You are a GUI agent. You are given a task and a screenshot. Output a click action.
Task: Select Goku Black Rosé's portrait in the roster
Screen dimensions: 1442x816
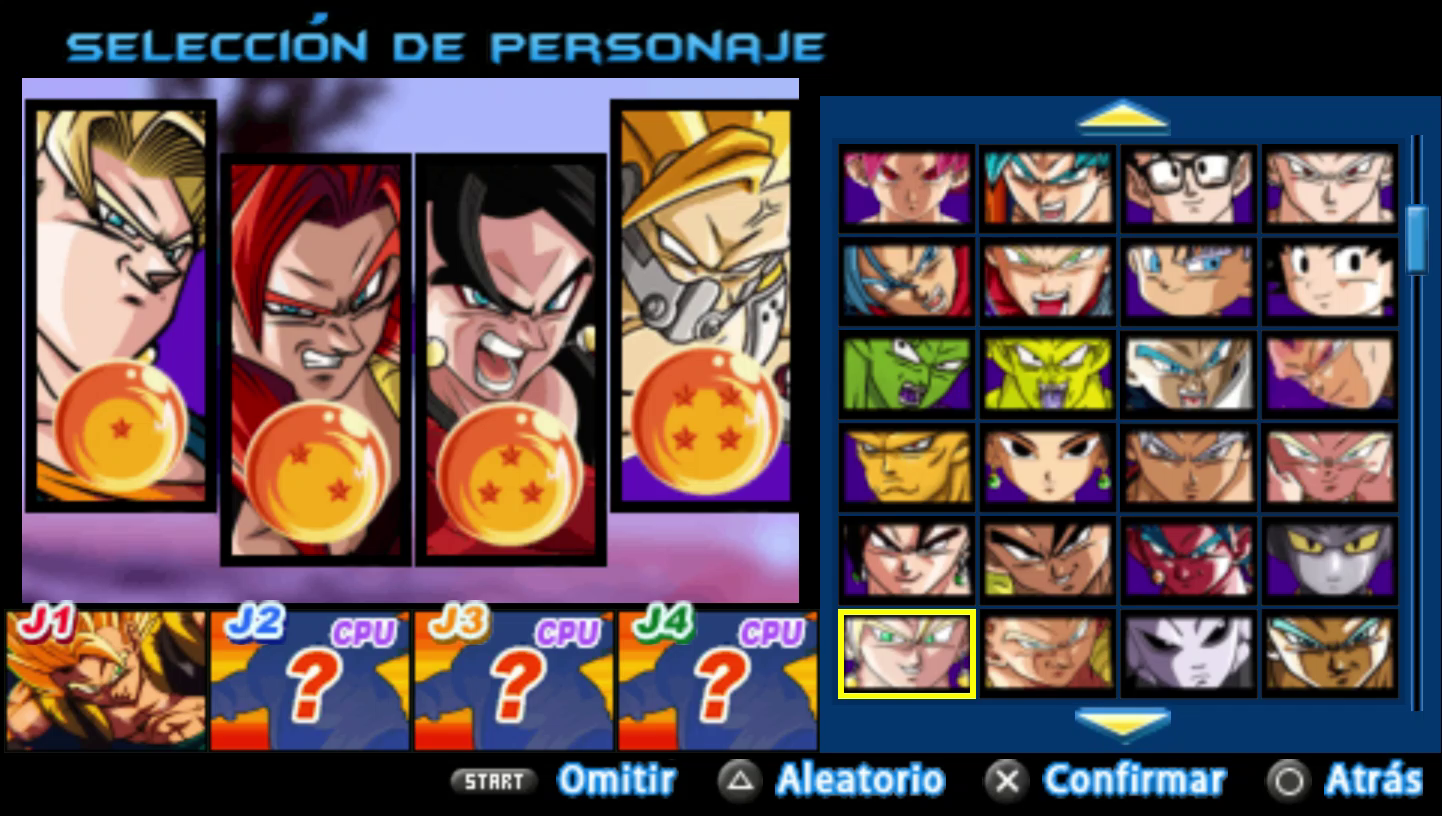click(906, 188)
